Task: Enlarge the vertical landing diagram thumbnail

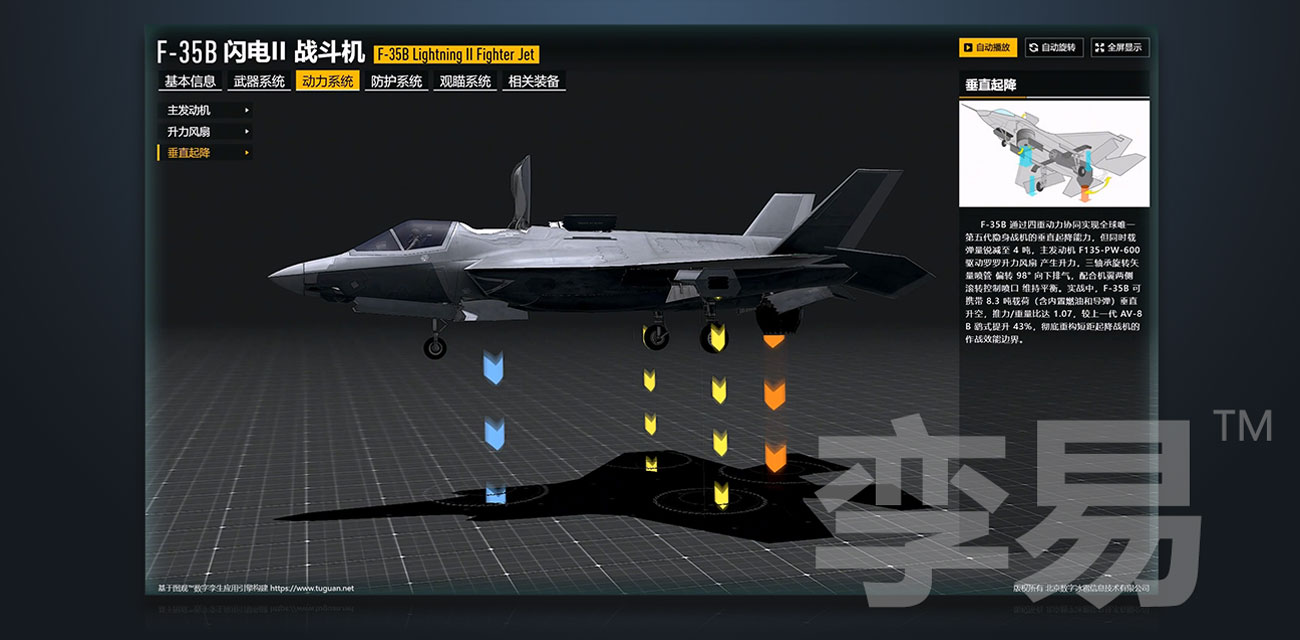Action: pyautogui.click(x=1054, y=154)
